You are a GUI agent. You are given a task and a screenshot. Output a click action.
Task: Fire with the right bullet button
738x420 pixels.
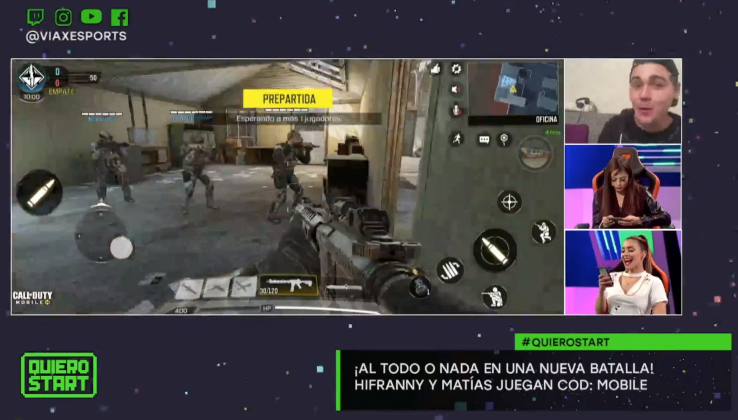494,248
